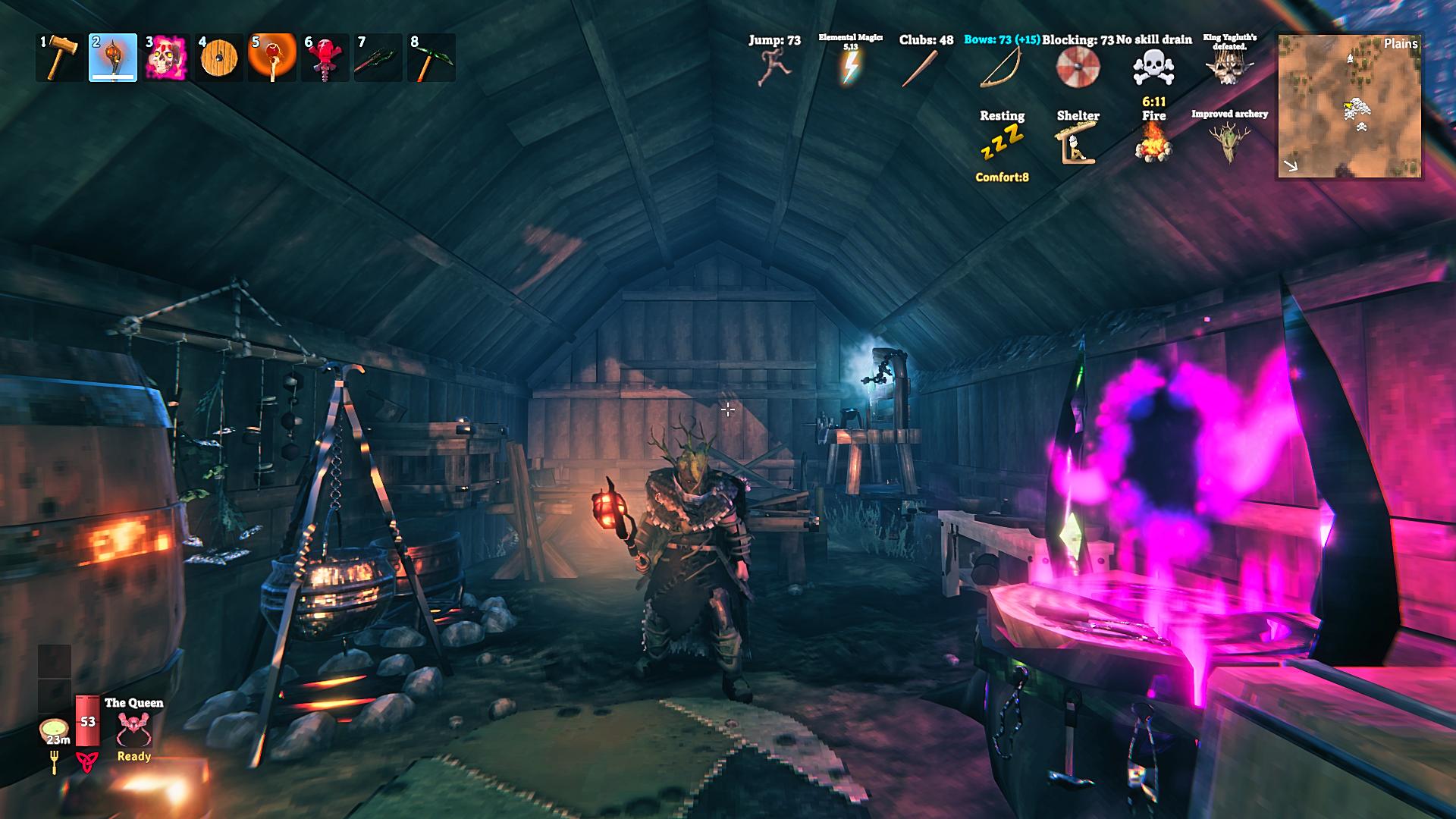Select the pink glowing skull in slot 3
Screen dimensions: 1456x819
pyautogui.click(x=166, y=58)
